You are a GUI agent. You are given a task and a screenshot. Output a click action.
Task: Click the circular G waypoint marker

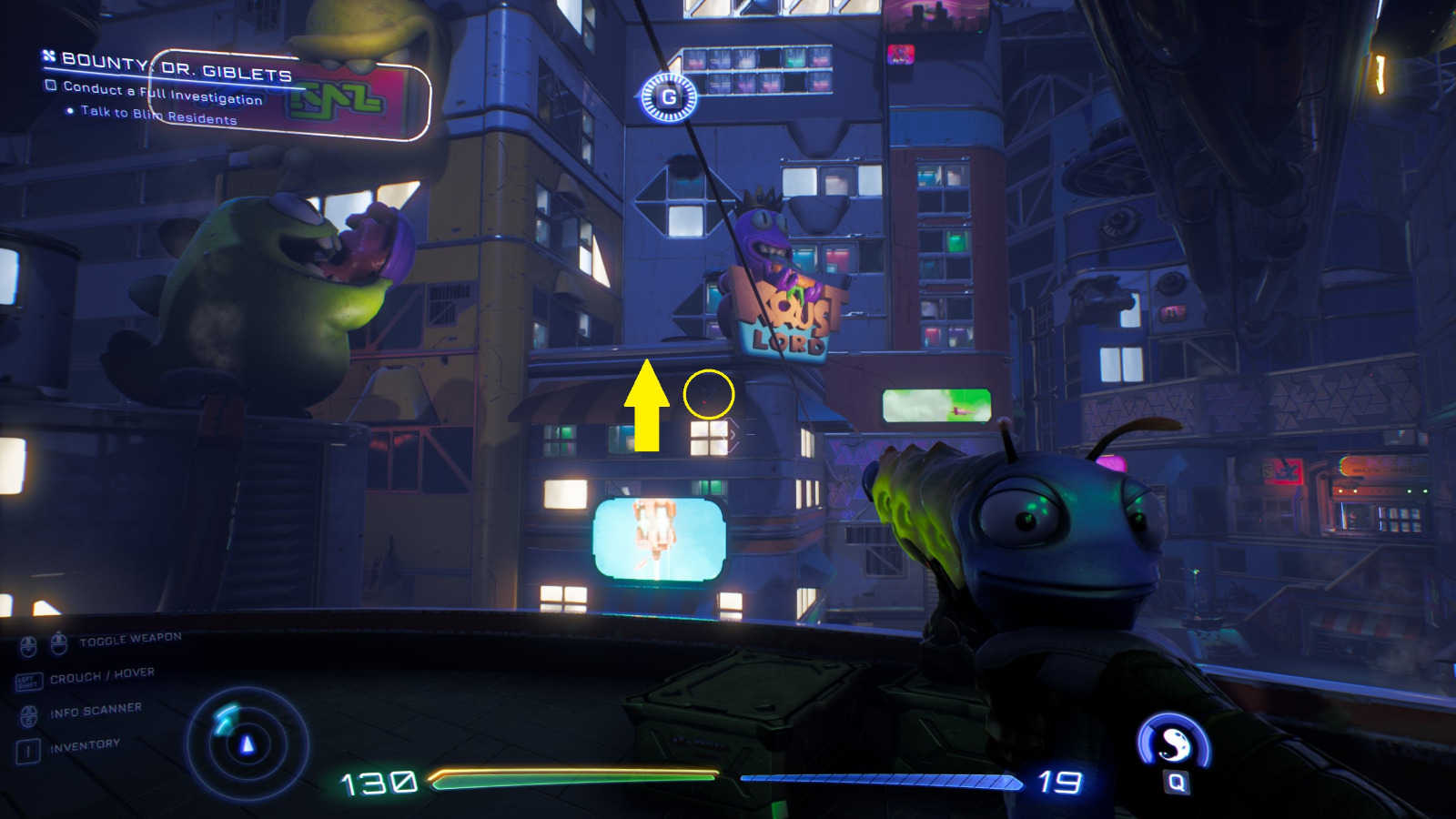coord(671,98)
